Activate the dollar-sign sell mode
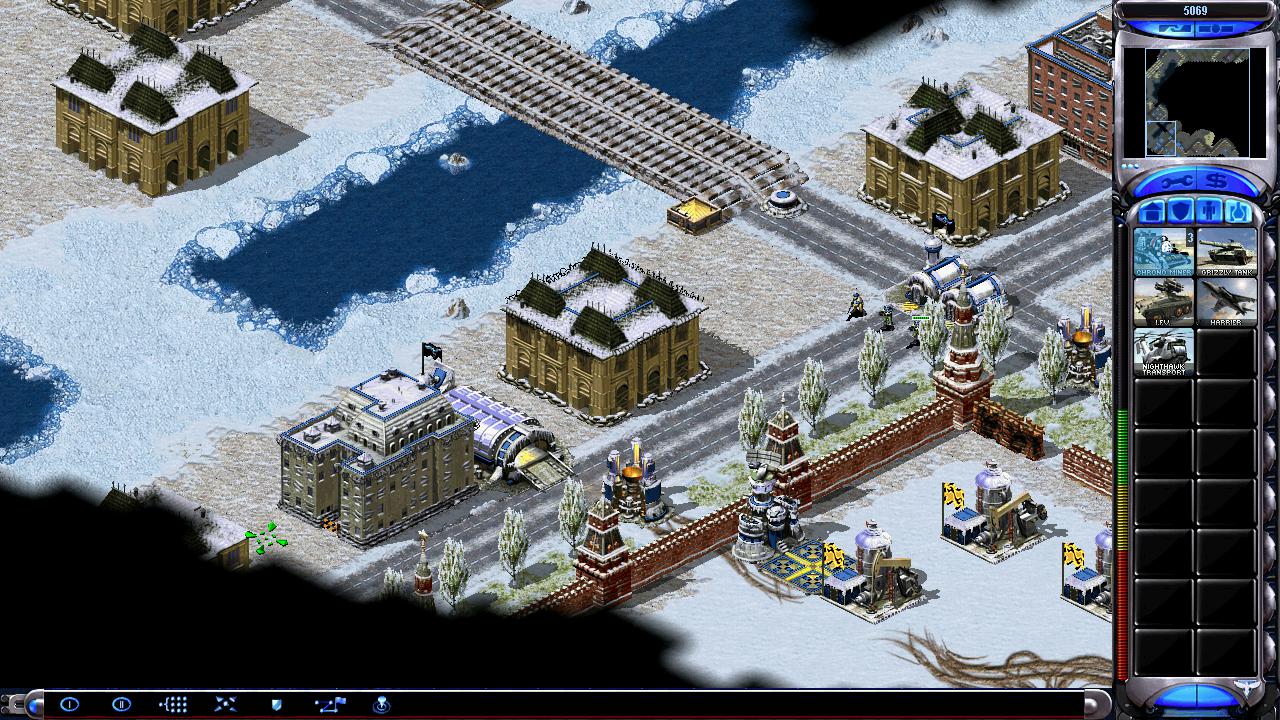Viewport: 1280px width, 720px height. point(1217,182)
